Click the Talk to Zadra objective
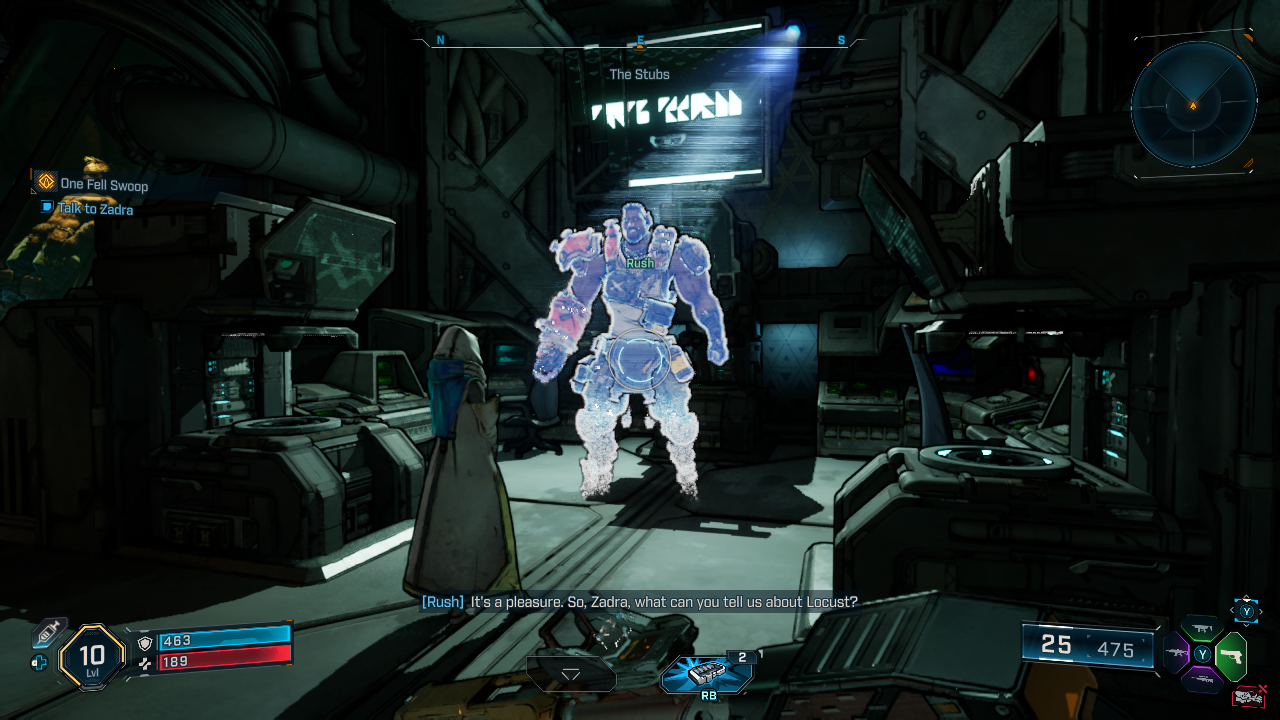The height and width of the screenshot is (720, 1280). coord(95,209)
